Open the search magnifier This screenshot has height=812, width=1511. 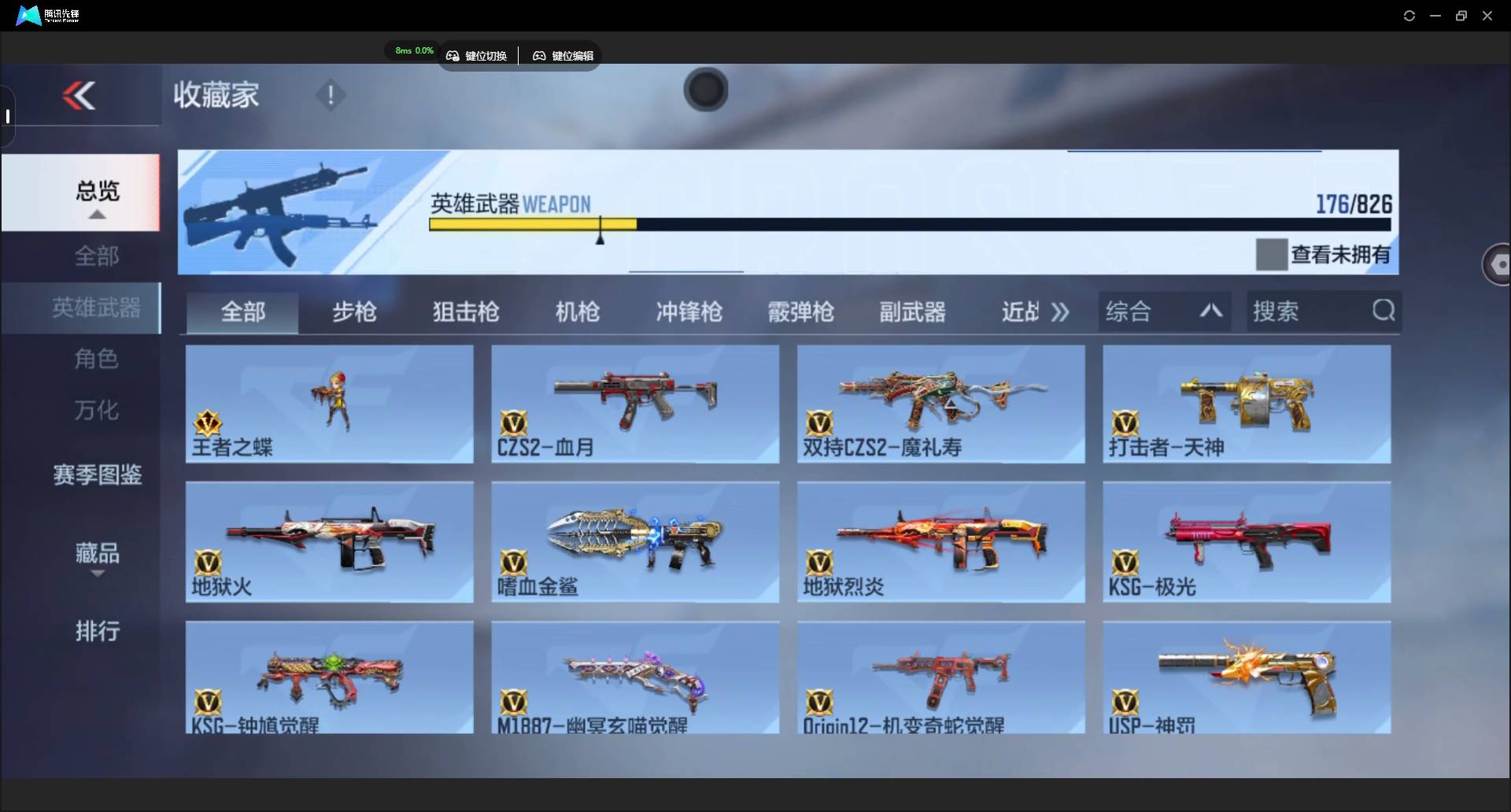[x=1384, y=311]
